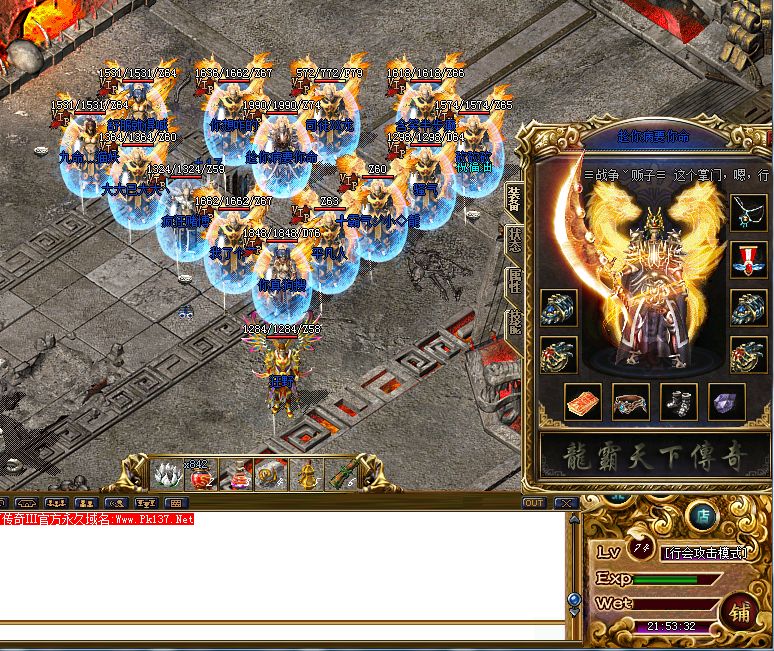Click the OUT button above chat
774x651 pixels.
533,502
